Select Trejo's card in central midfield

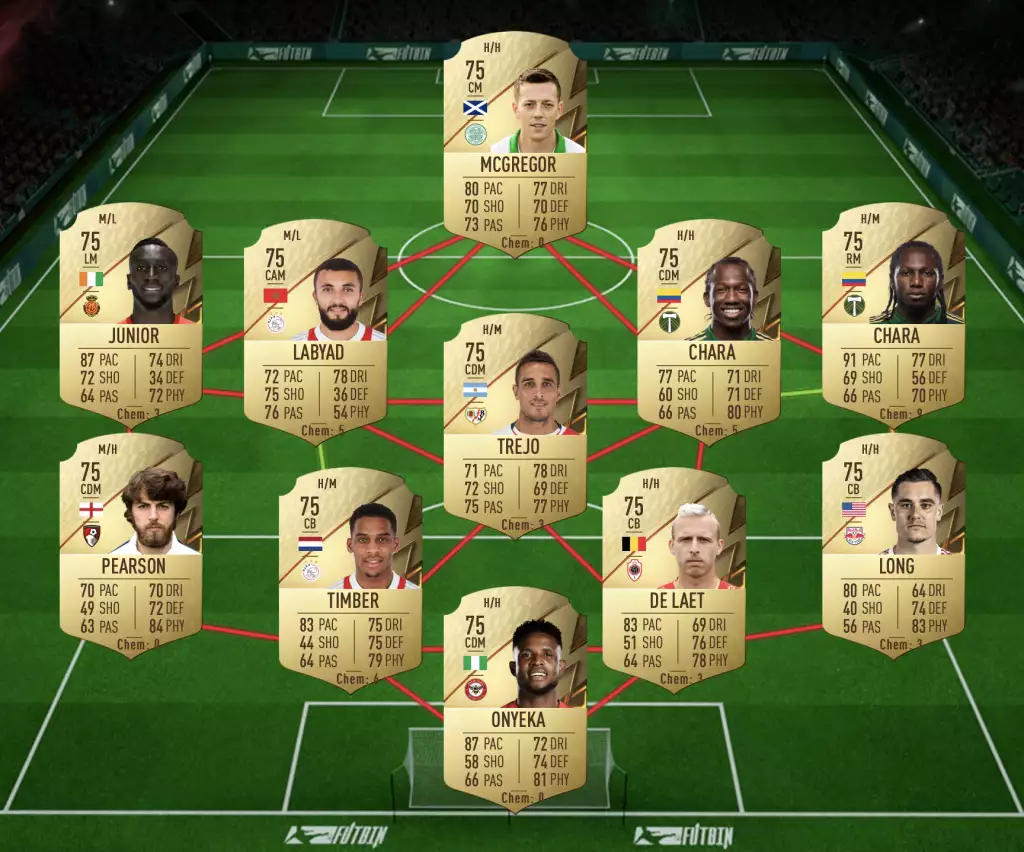[515, 423]
